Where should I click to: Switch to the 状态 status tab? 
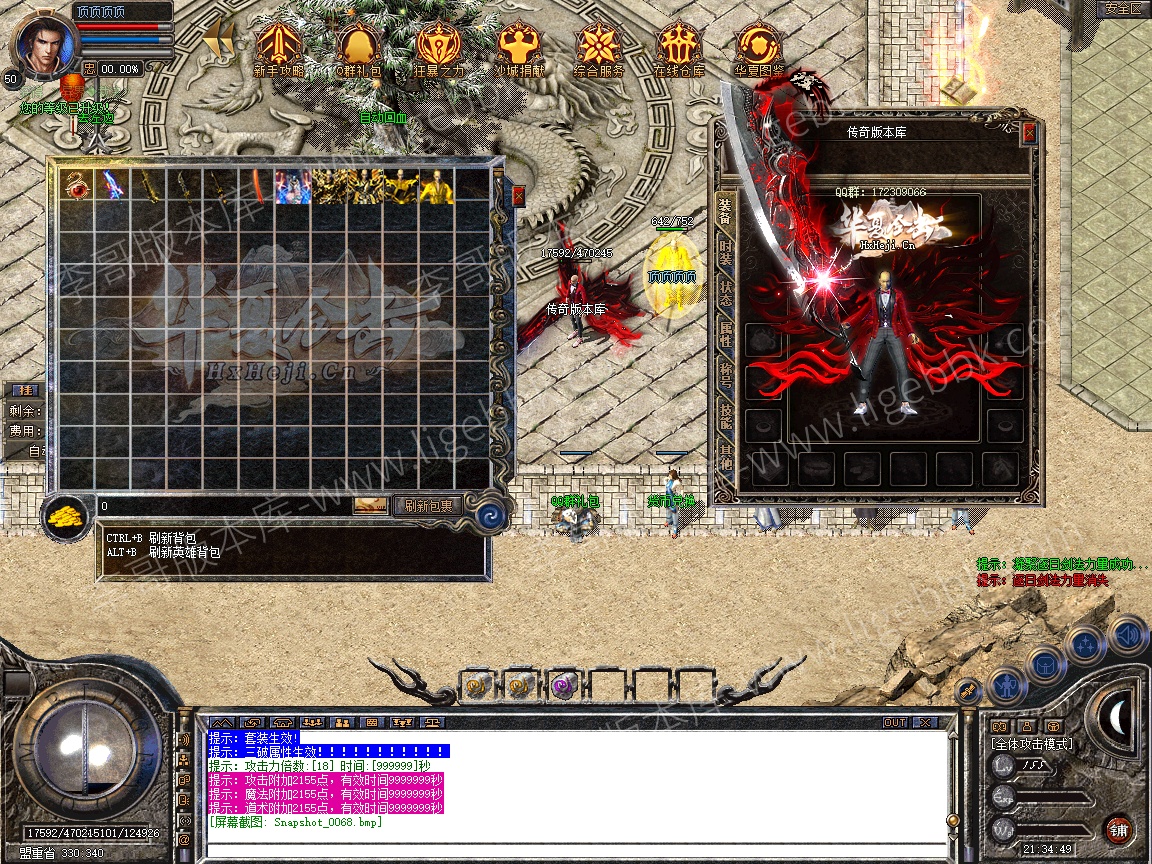[725, 296]
